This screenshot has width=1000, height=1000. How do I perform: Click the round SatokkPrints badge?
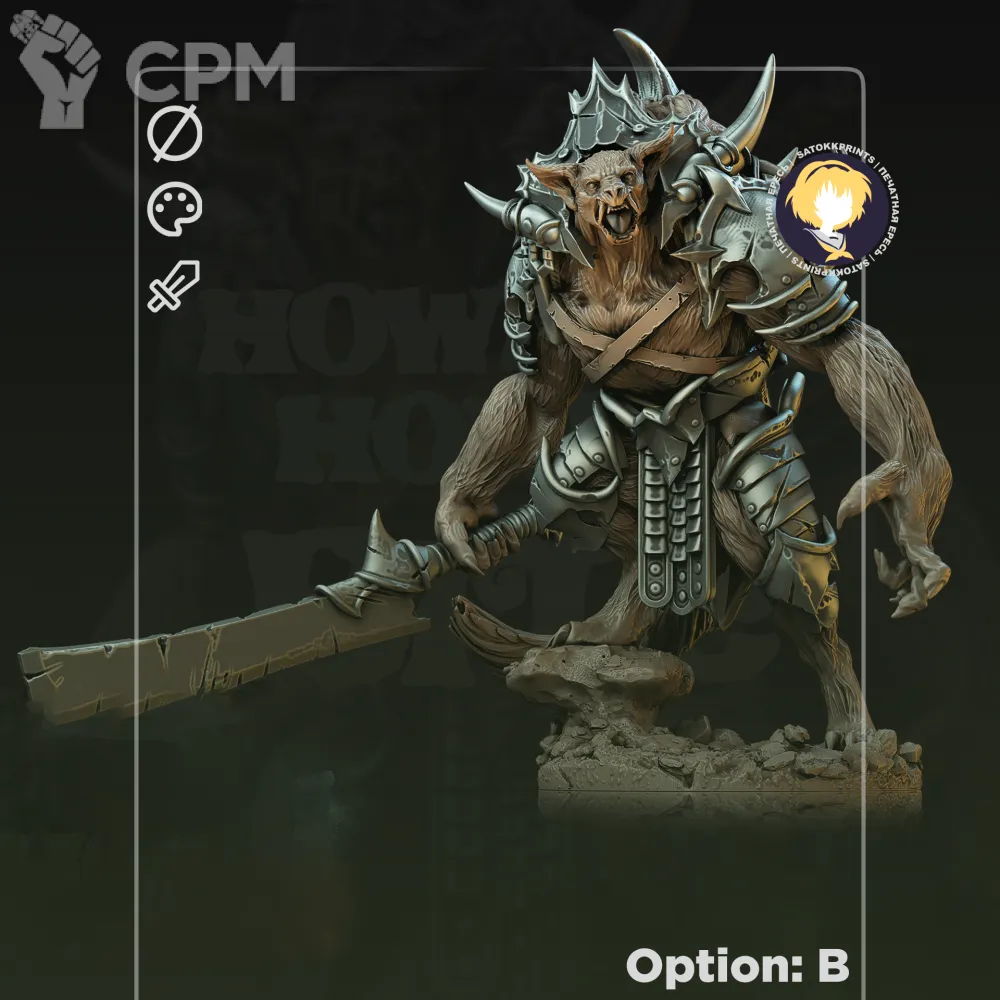tap(829, 209)
